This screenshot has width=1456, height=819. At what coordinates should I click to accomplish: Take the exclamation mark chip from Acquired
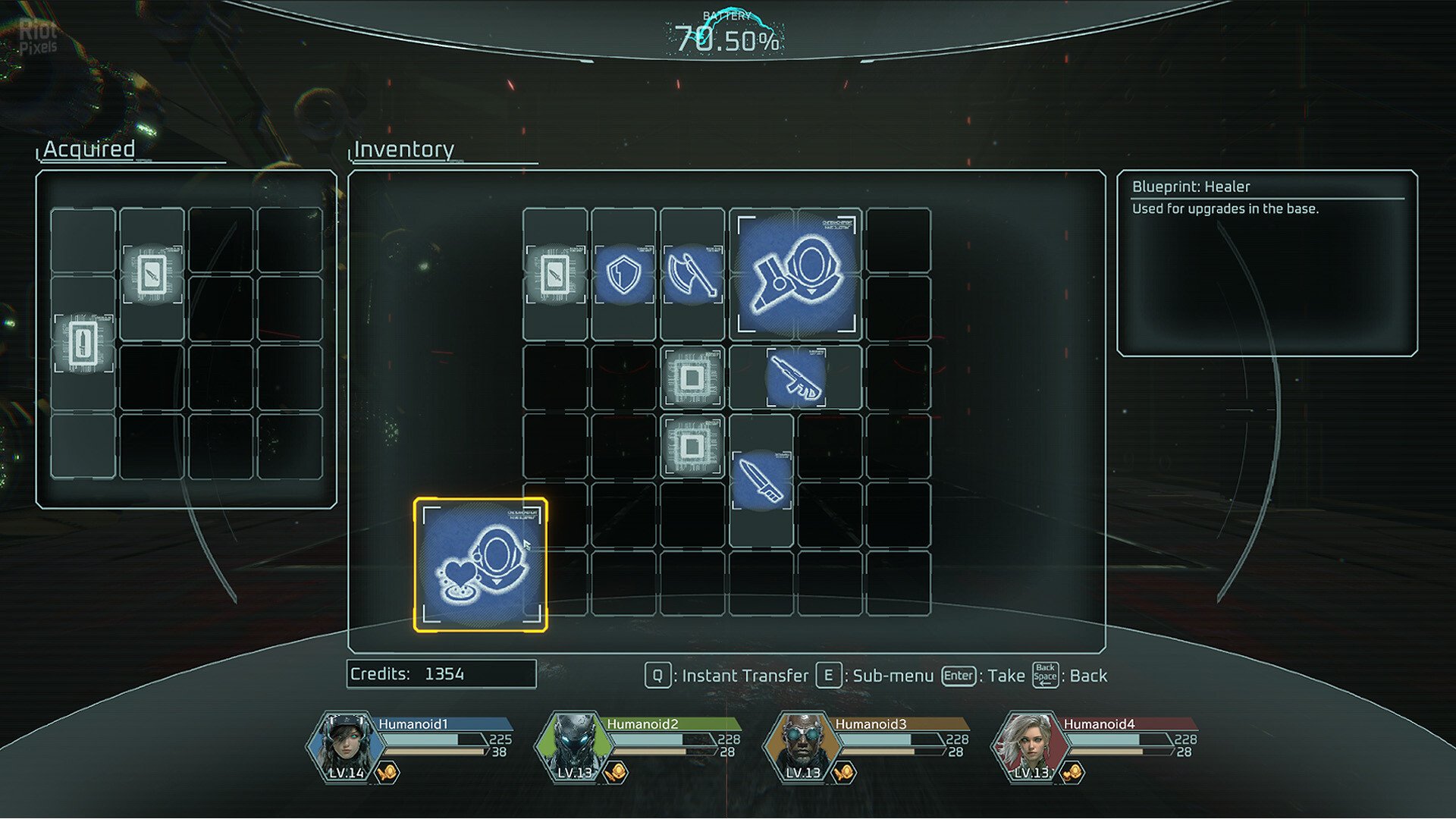coord(83,343)
